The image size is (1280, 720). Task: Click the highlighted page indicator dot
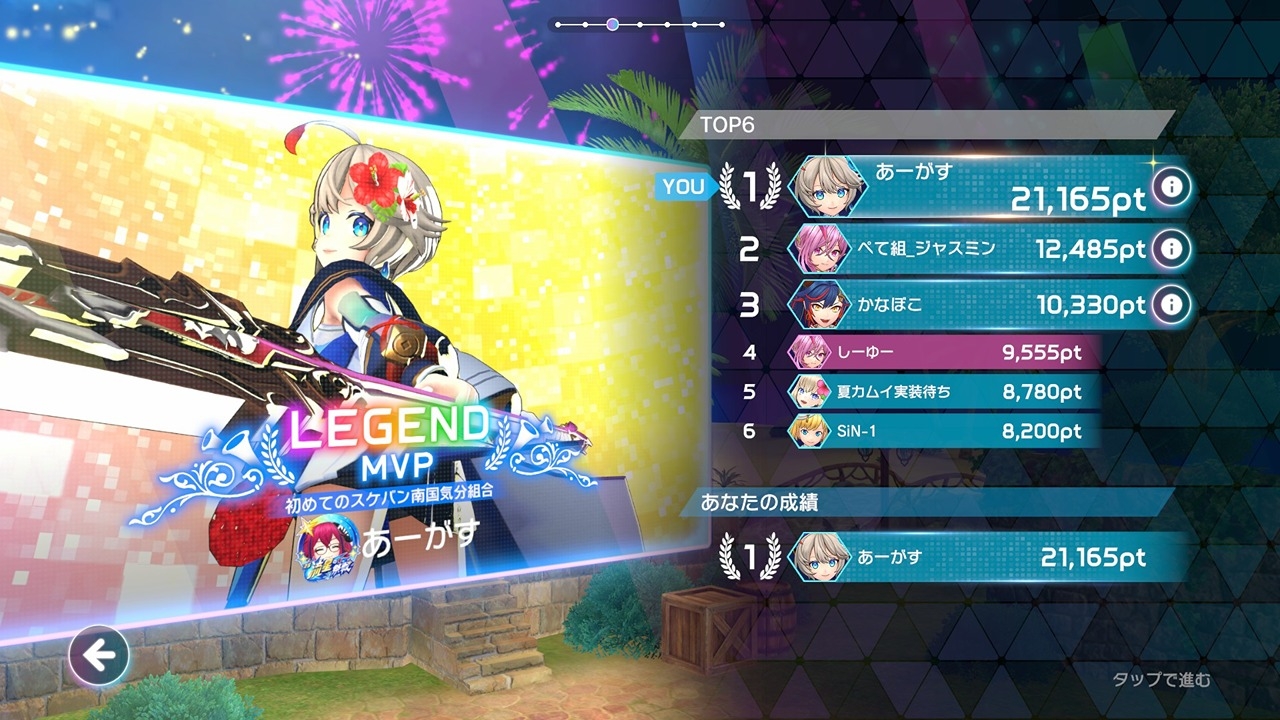pos(612,24)
